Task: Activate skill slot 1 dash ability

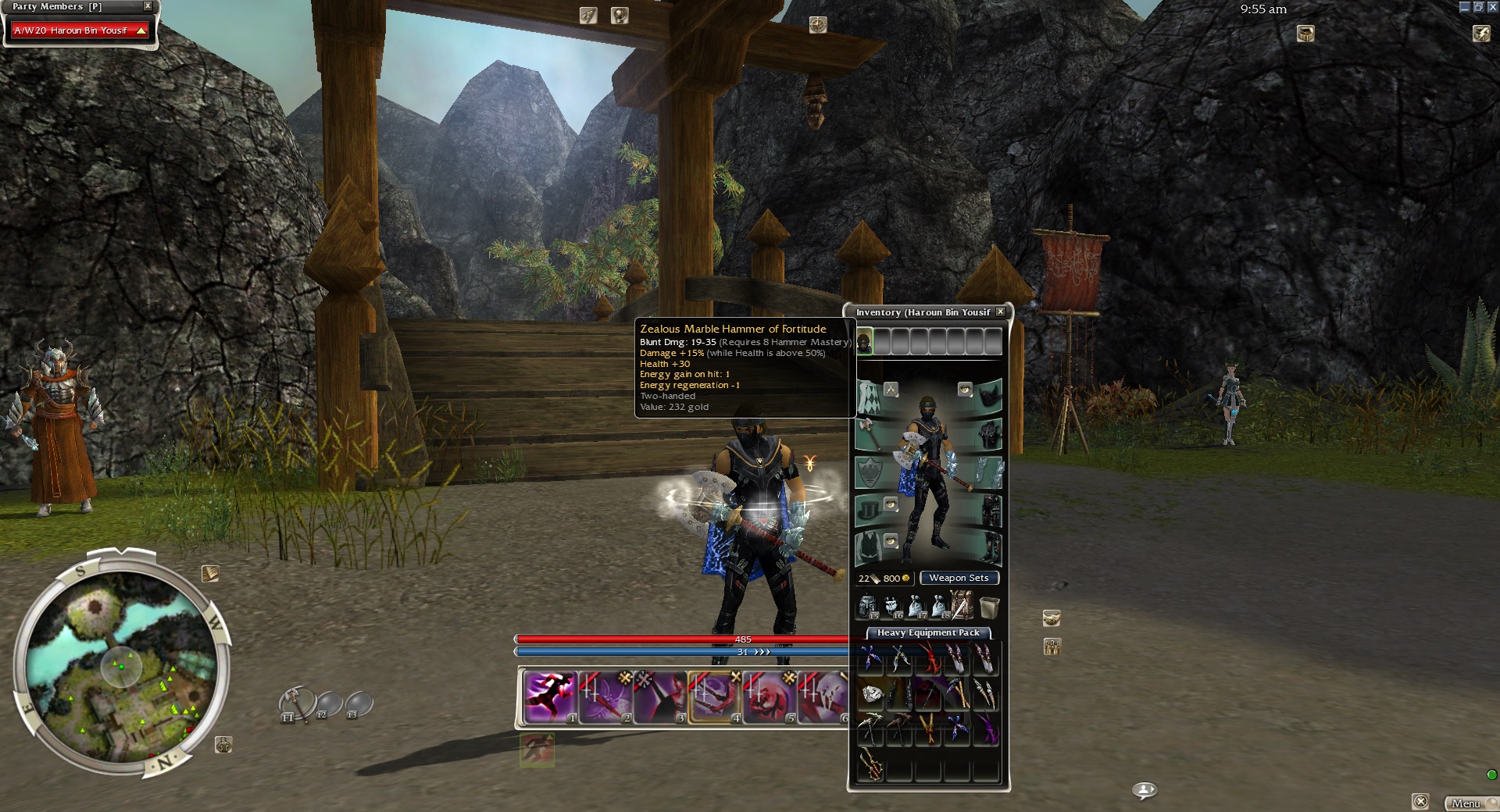Action: pyautogui.click(x=550, y=696)
